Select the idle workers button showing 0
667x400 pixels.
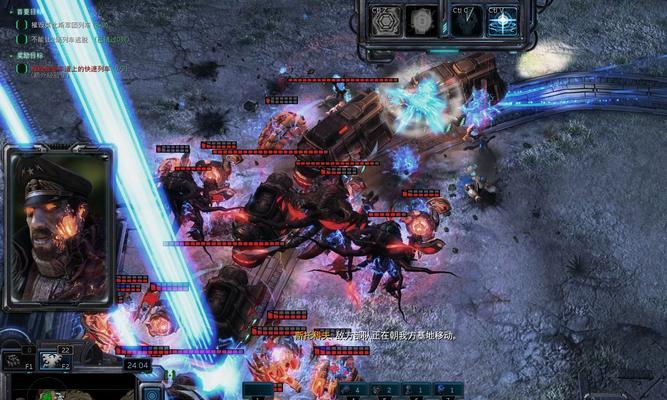click(x=15, y=362)
